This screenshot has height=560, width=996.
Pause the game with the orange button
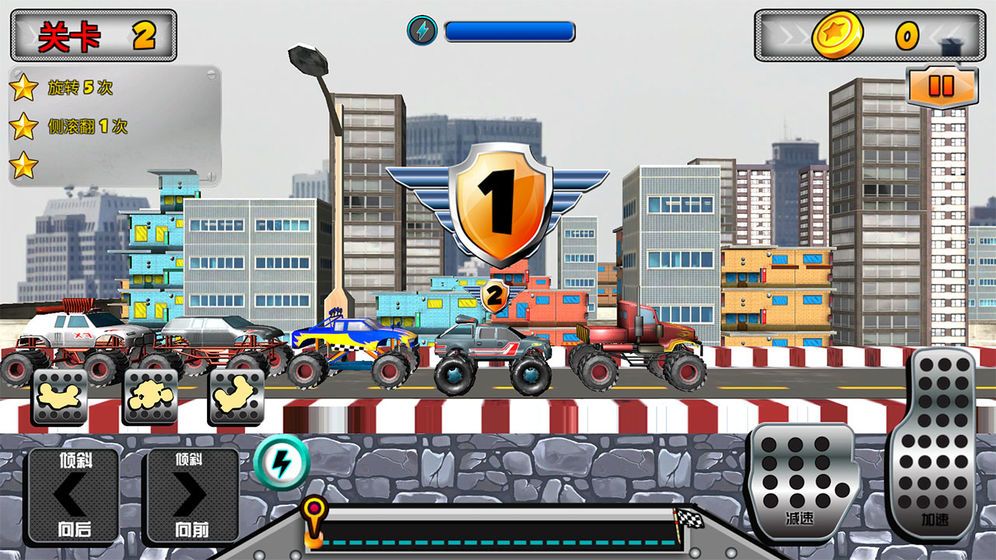(x=941, y=87)
